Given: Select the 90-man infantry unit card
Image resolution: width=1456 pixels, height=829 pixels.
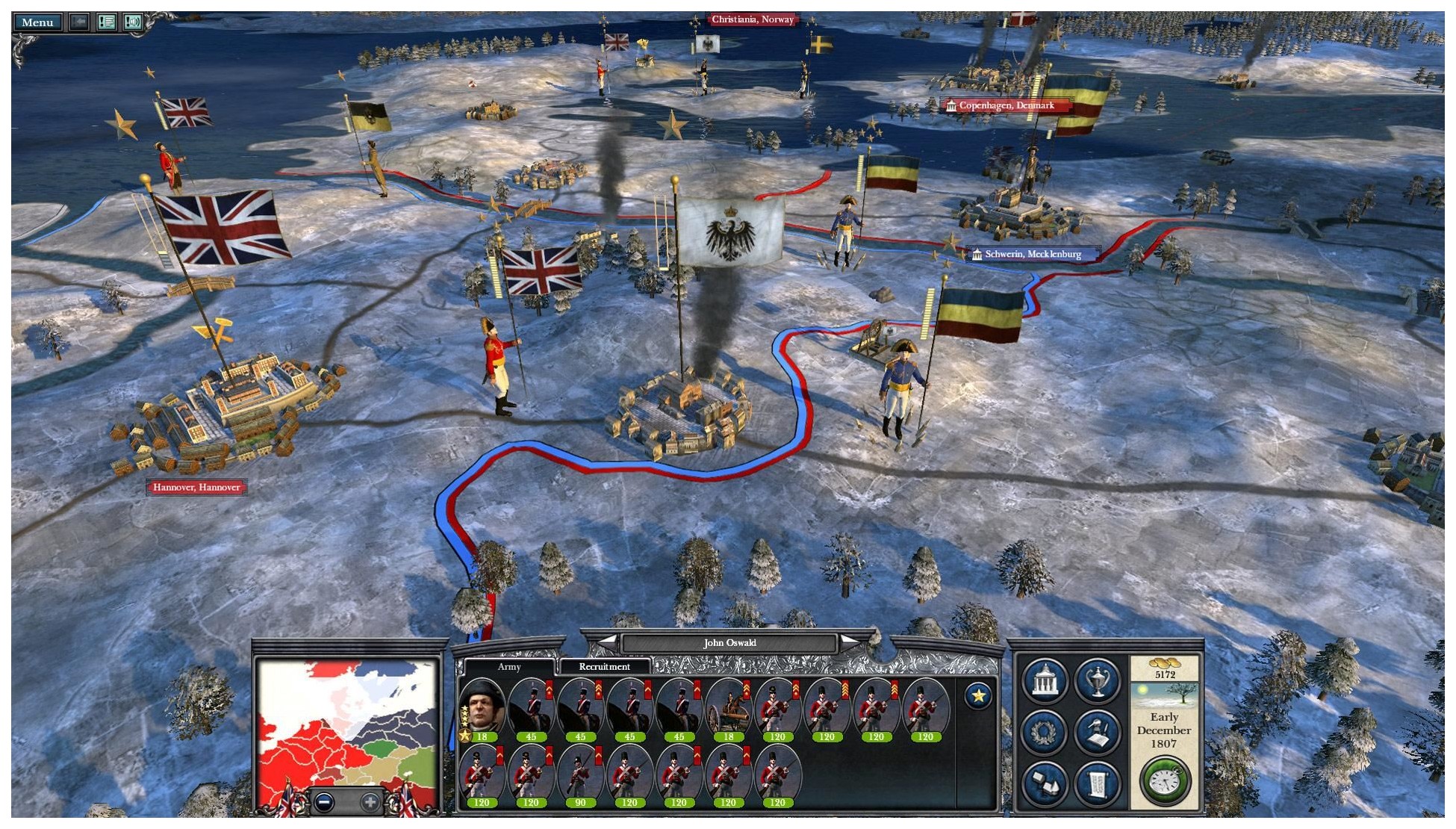Looking at the screenshot, I should coord(580,777).
